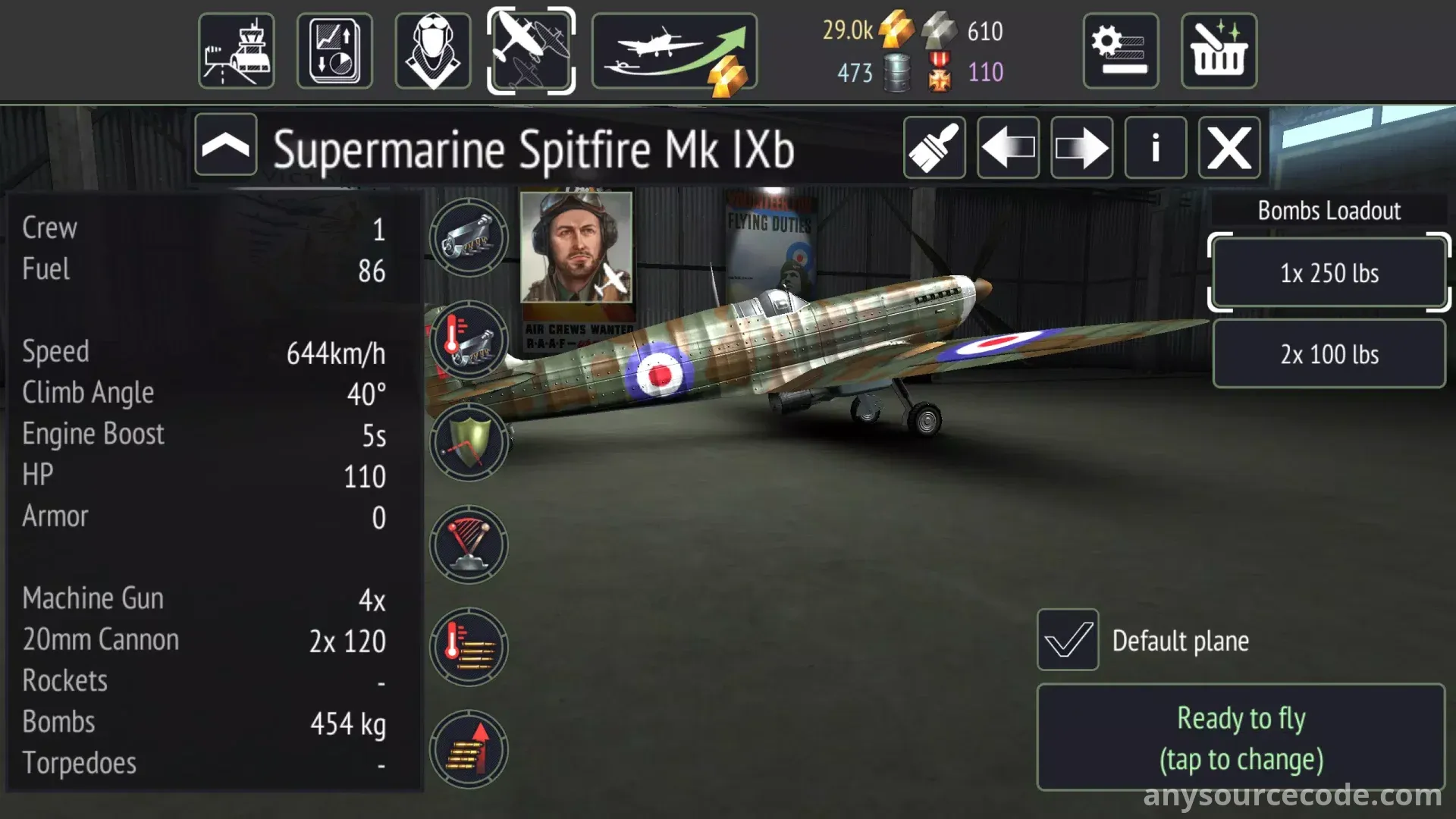Open the pilot roster icon

pyautogui.click(x=433, y=51)
